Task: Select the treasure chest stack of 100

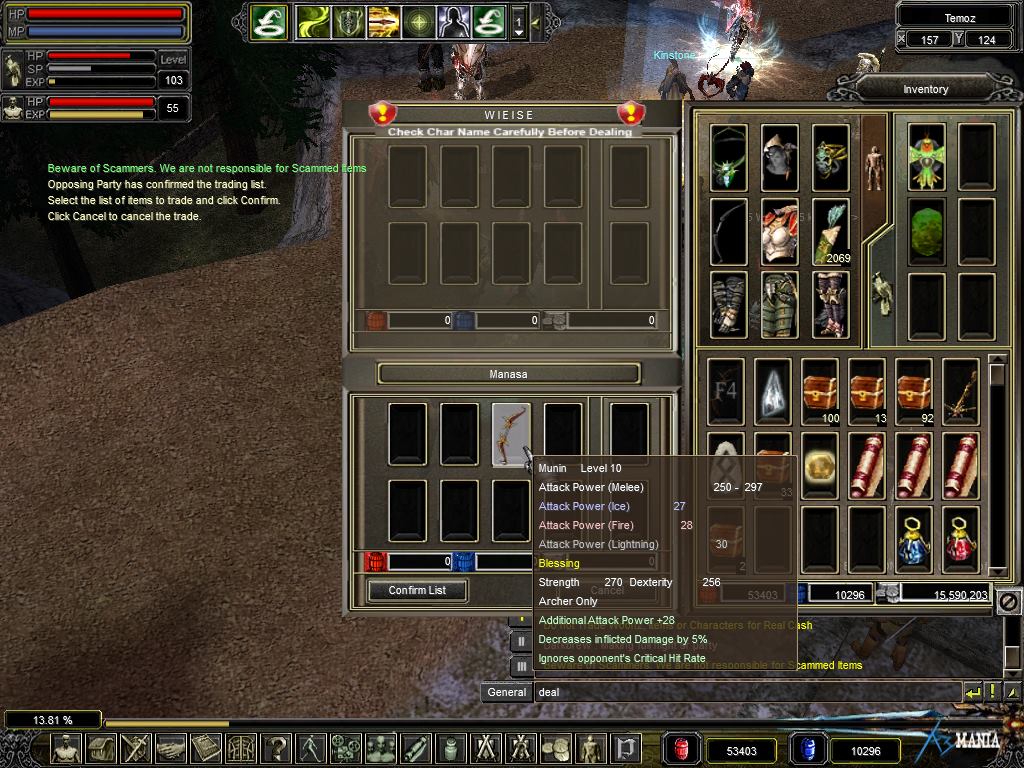Action: 819,391
